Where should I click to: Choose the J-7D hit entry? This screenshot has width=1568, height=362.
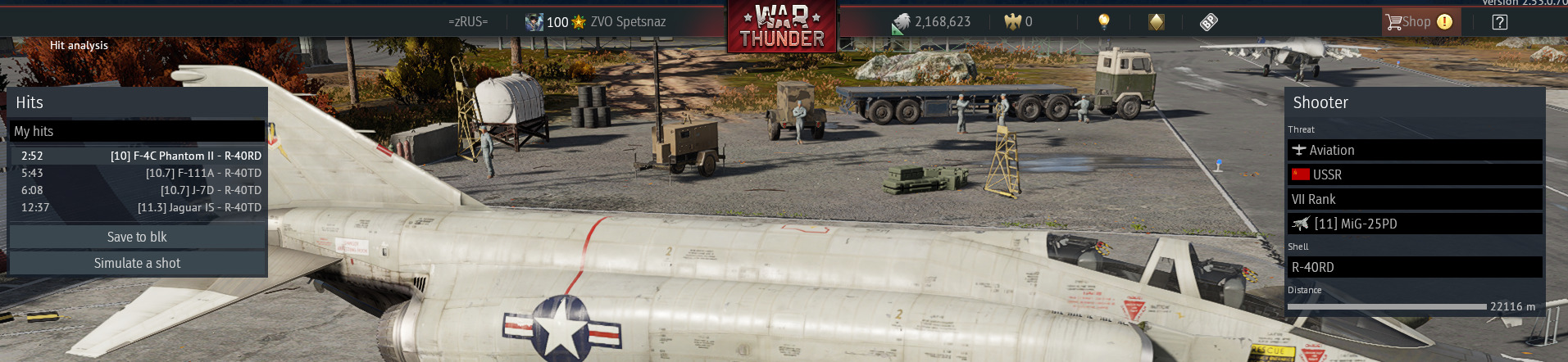pos(138,190)
